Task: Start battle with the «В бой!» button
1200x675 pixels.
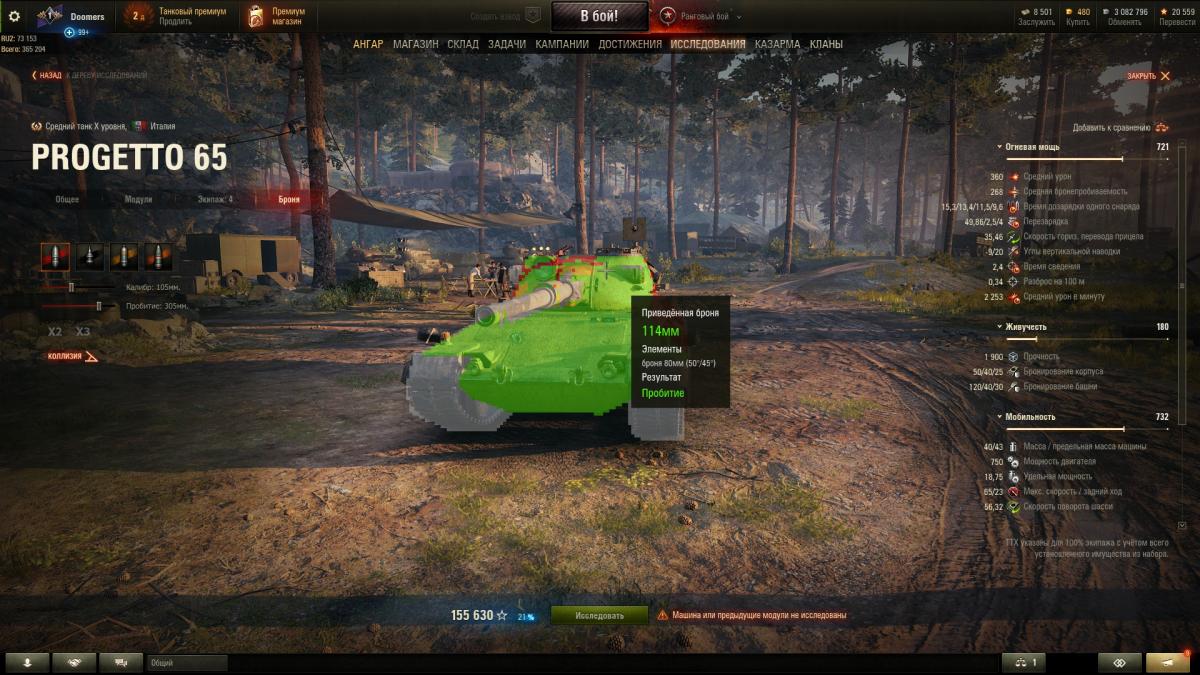Action: (x=599, y=16)
